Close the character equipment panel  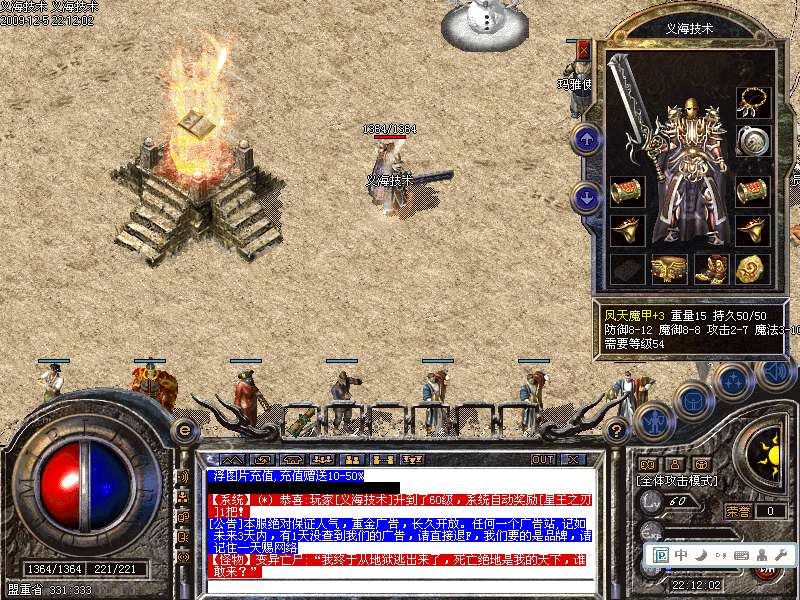[x=584, y=50]
